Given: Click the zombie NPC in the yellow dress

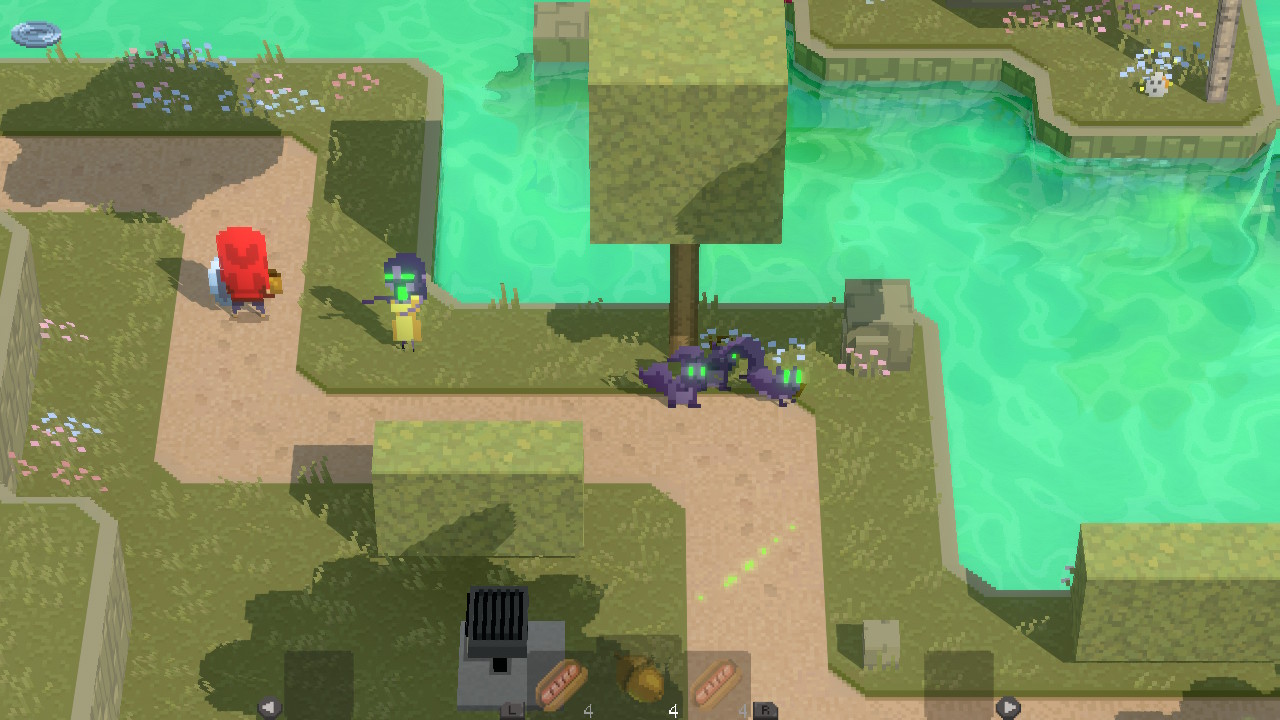Looking at the screenshot, I should click(x=406, y=300).
